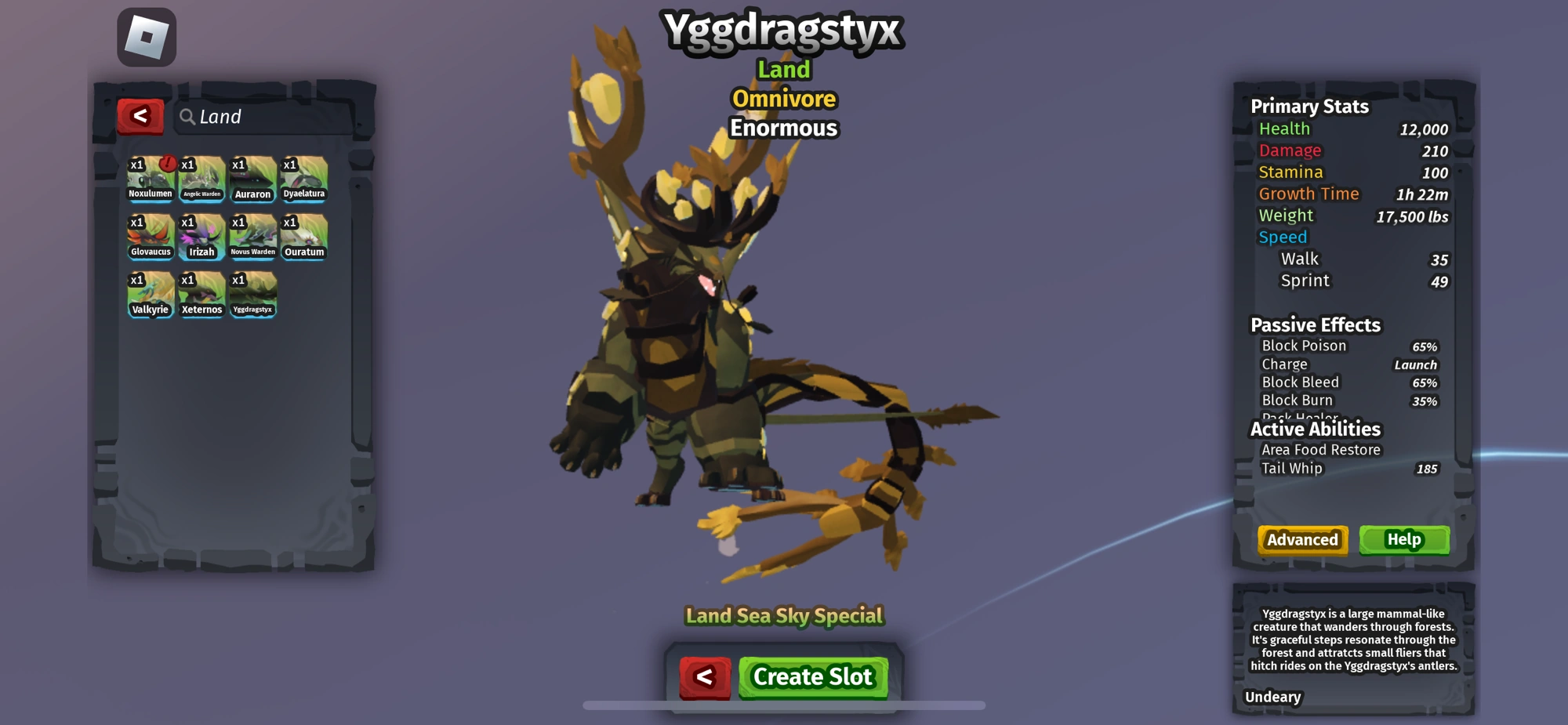
Task: Select the Glovaucus creature icon
Action: click(150, 237)
